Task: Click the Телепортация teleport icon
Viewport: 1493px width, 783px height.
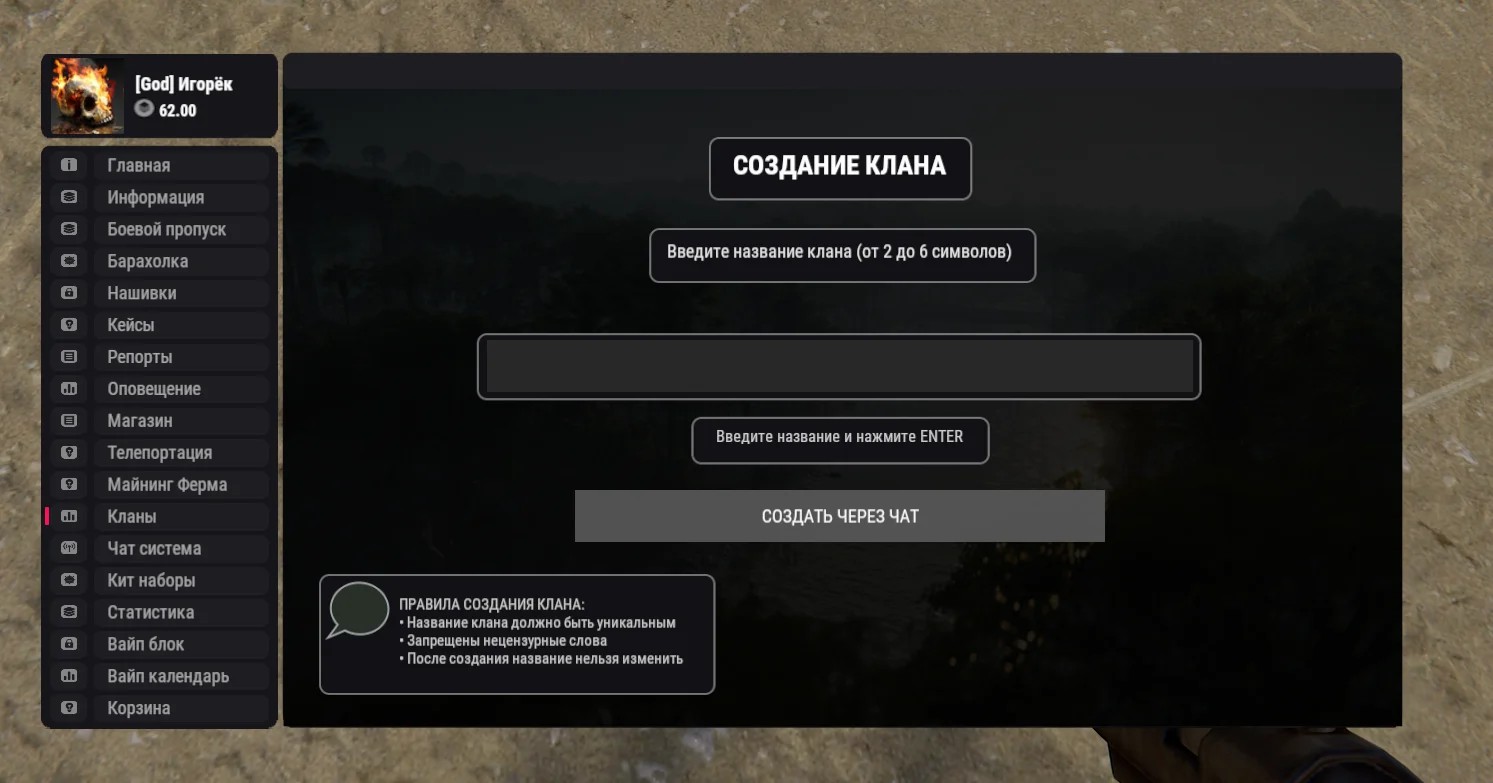Action: click(68, 453)
